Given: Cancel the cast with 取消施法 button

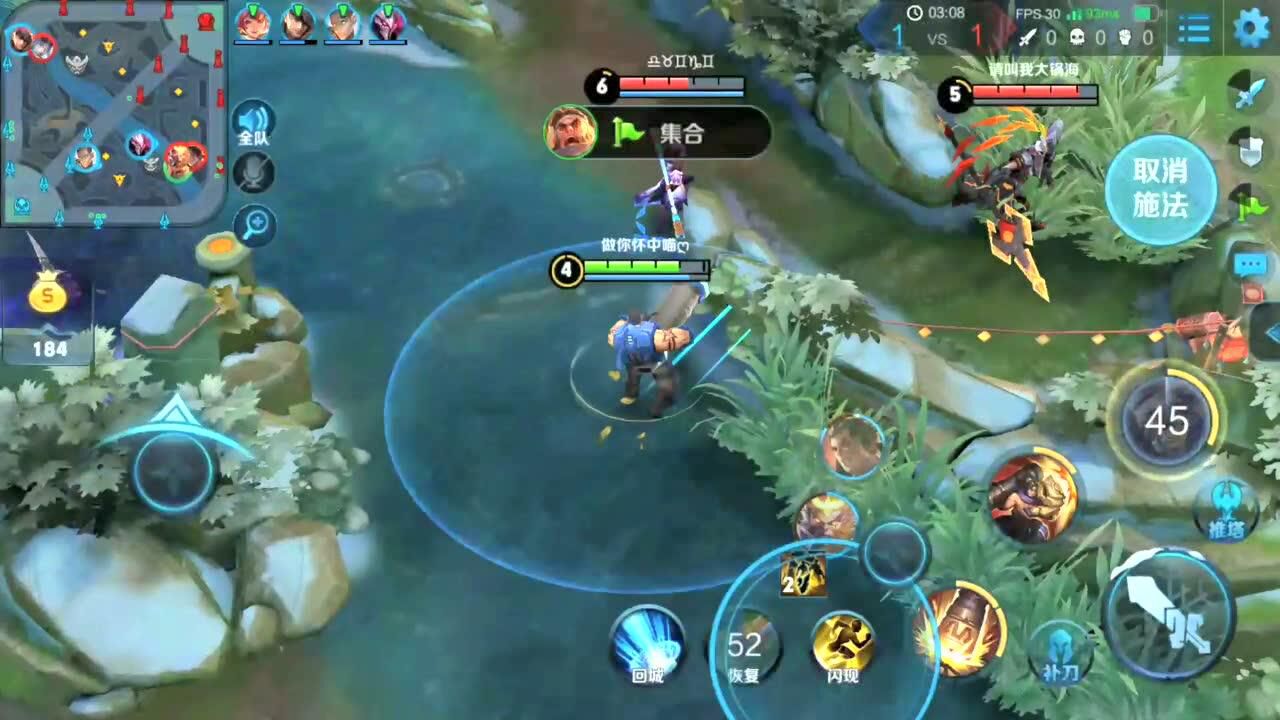Looking at the screenshot, I should click(1160, 189).
